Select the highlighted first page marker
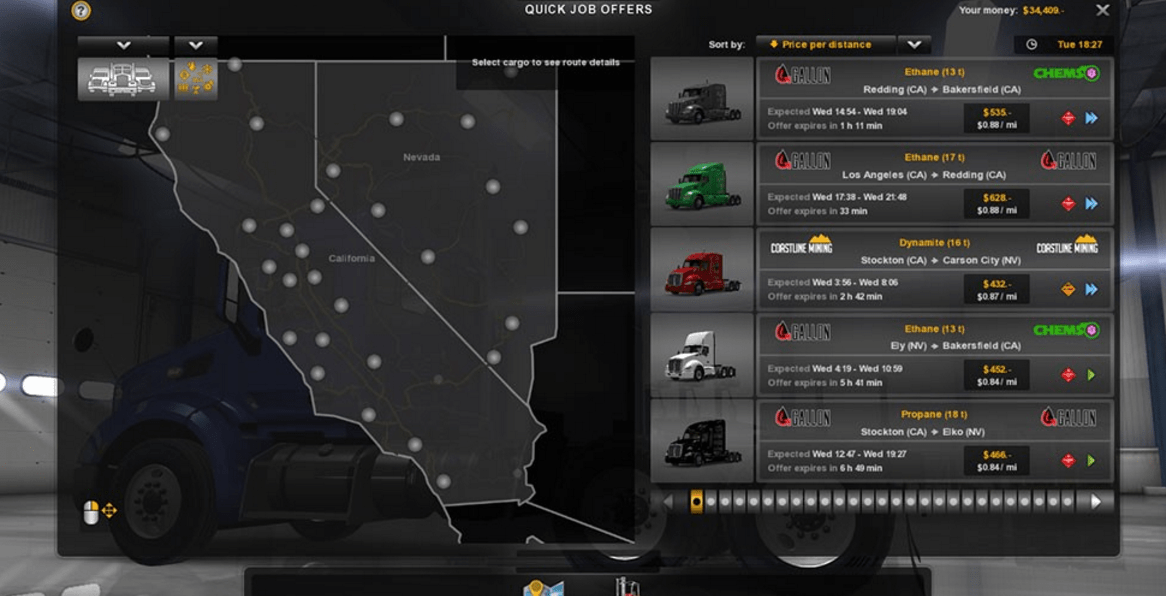The height and width of the screenshot is (596, 1166). tap(696, 502)
